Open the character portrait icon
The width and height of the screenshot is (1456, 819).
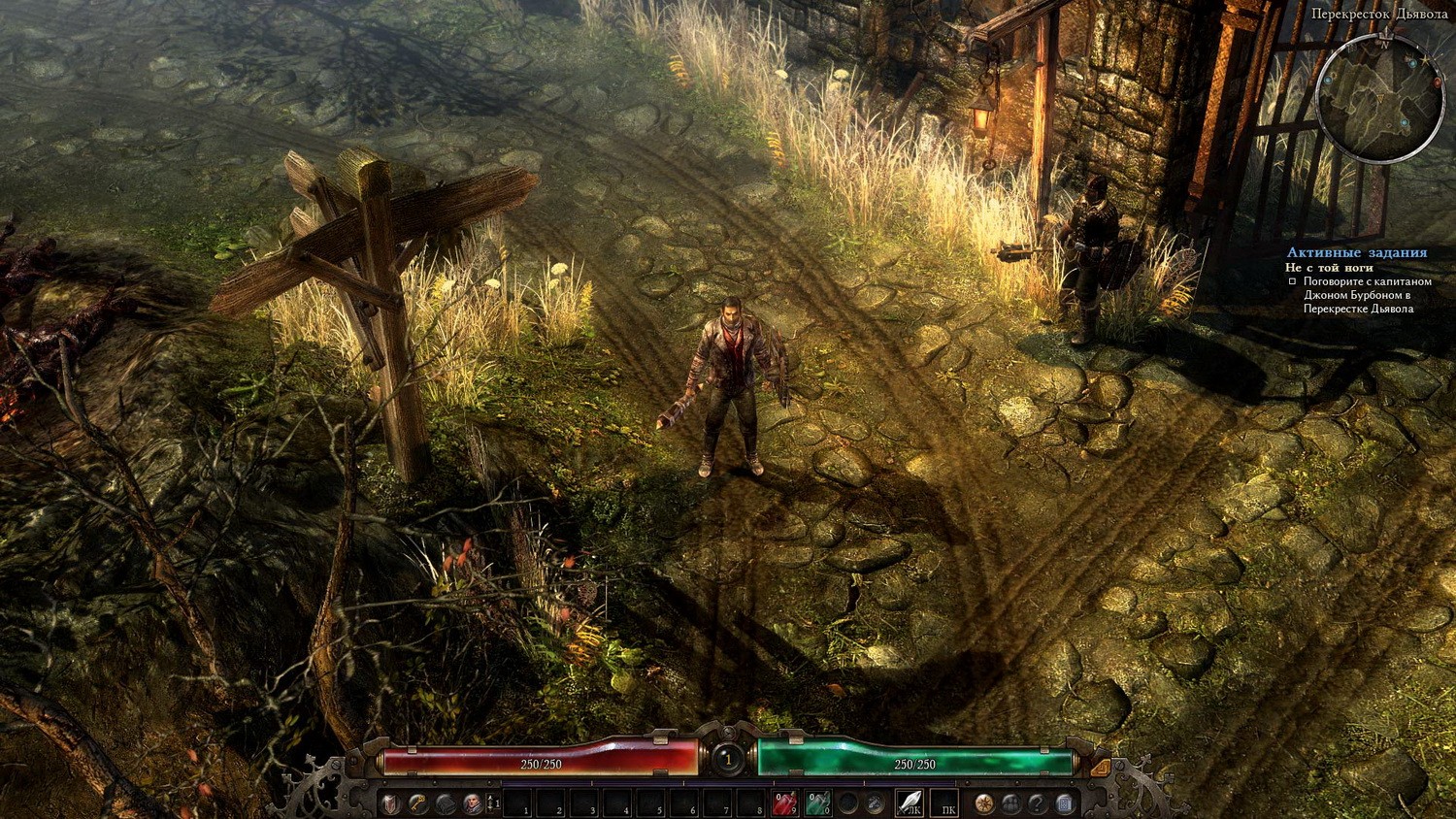coord(473,803)
